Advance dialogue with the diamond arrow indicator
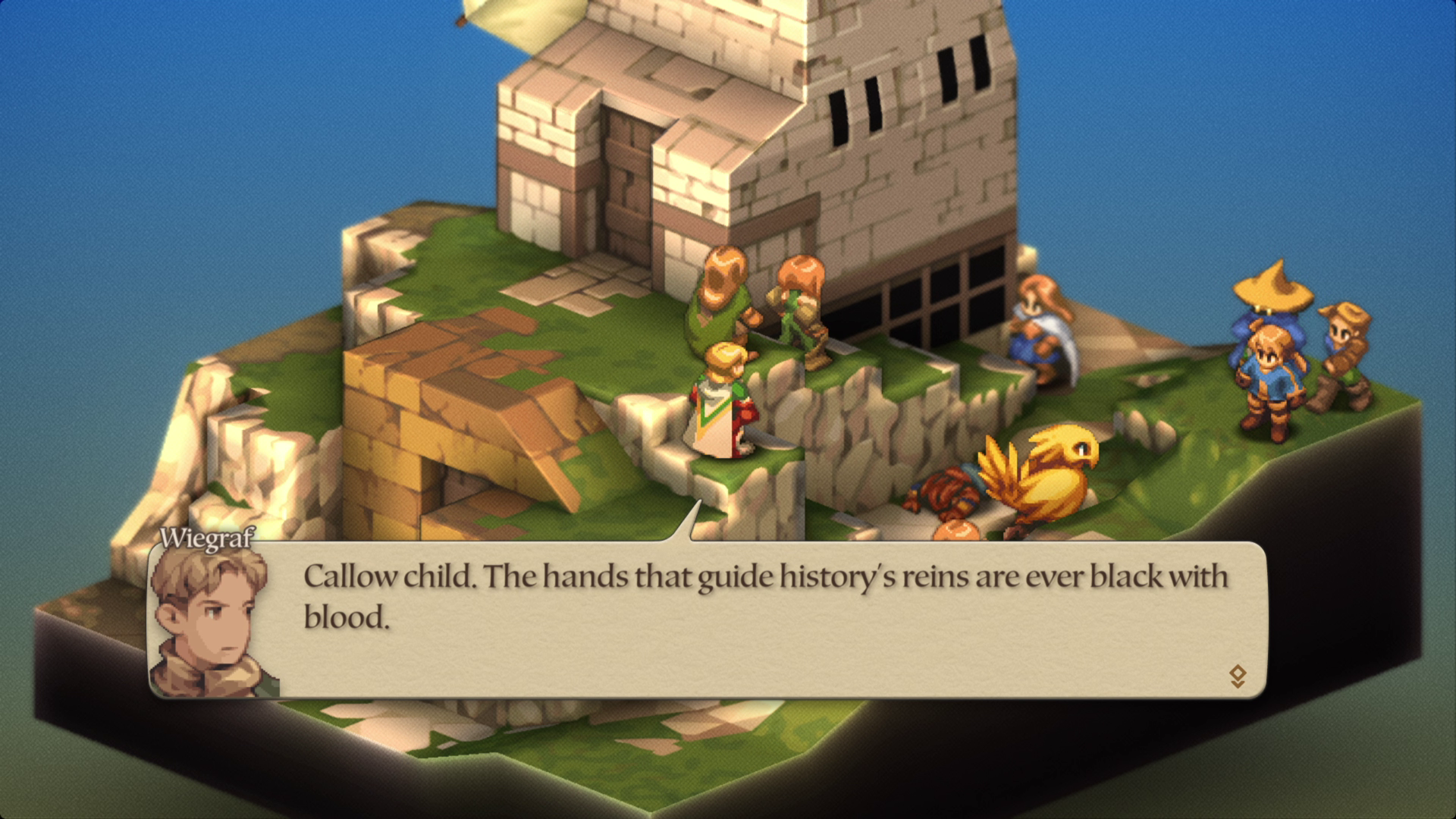The width and height of the screenshot is (1456, 819). [1237, 676]
